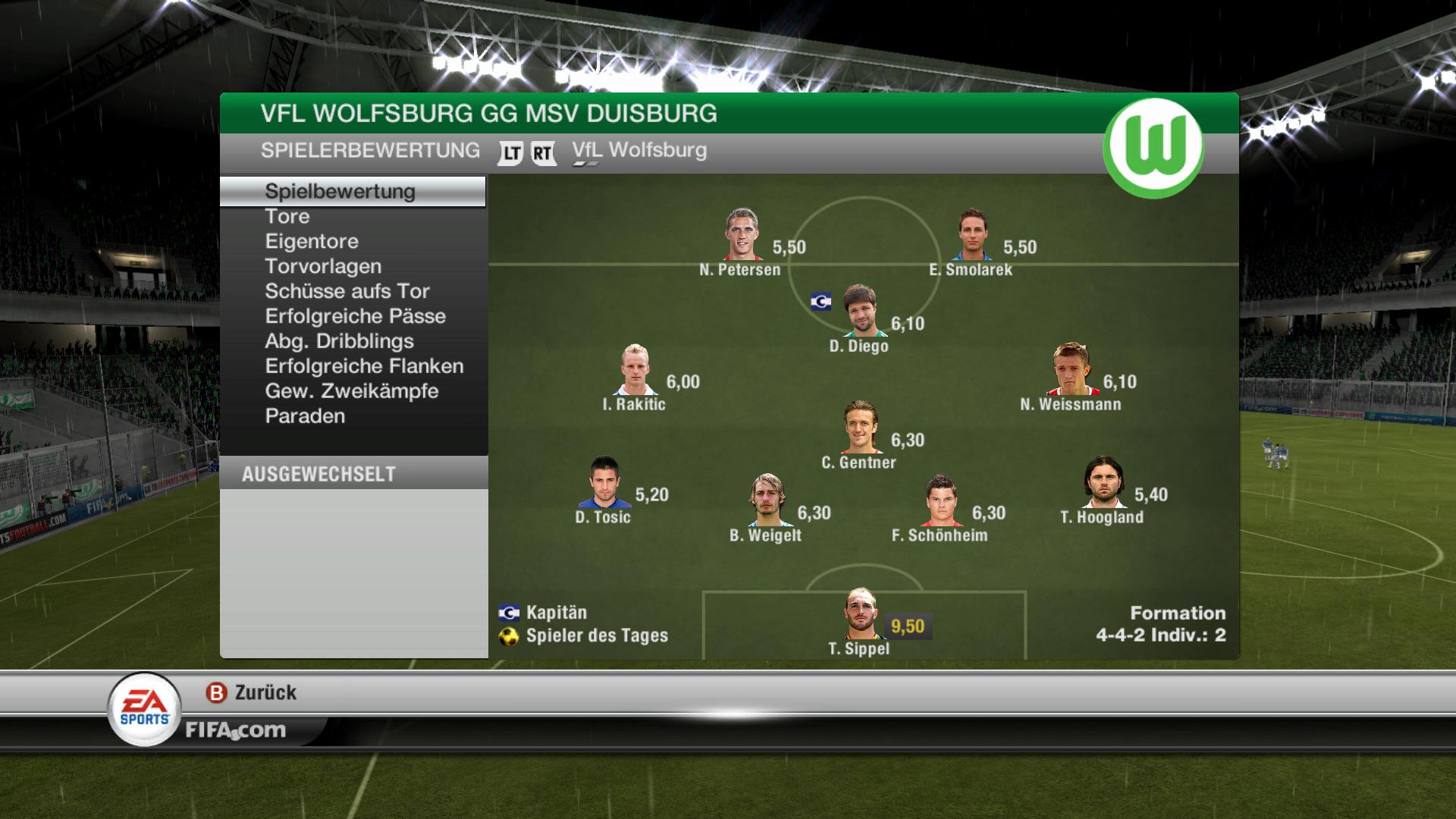Open the FIFA.com link
This screenshot has width=1456, height=819.
click(236, 730)
